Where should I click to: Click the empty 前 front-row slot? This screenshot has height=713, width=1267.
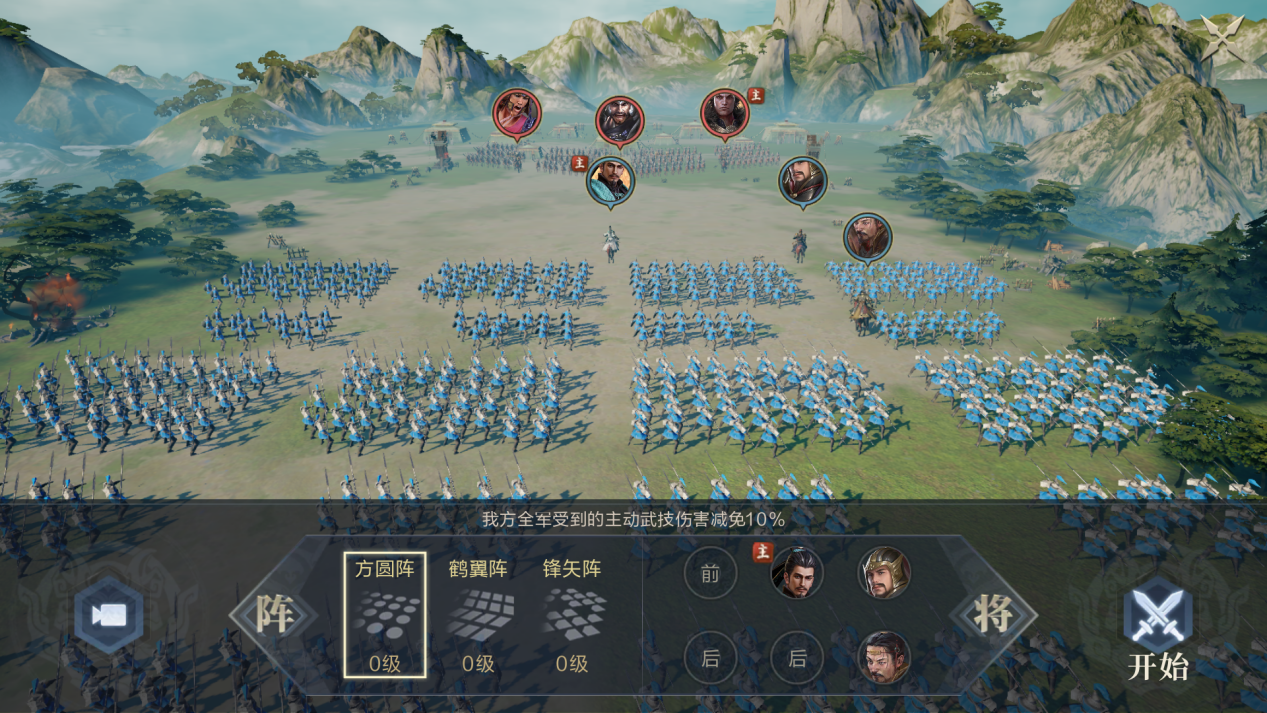tap(710, 573)
